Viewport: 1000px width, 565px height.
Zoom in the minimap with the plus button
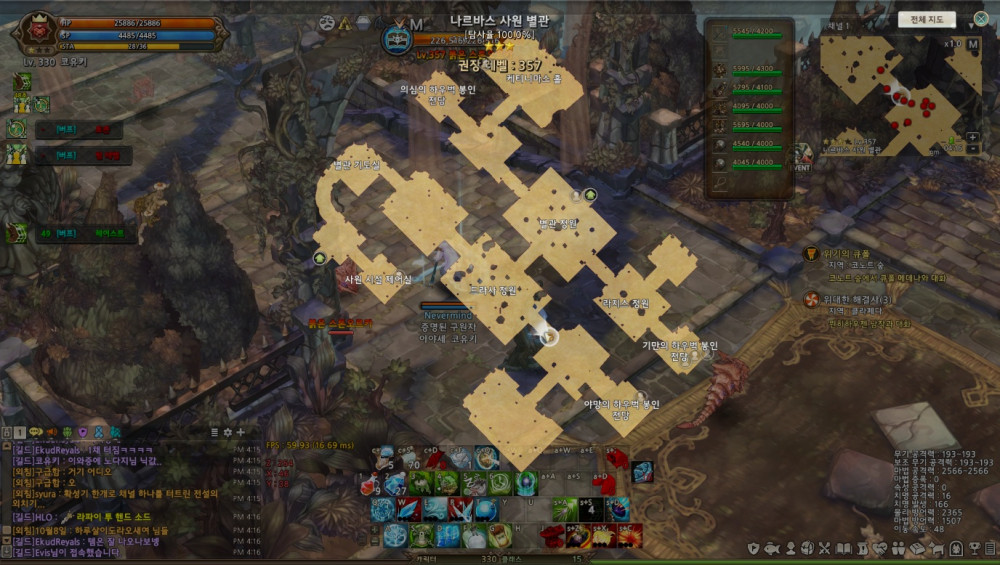972,137
